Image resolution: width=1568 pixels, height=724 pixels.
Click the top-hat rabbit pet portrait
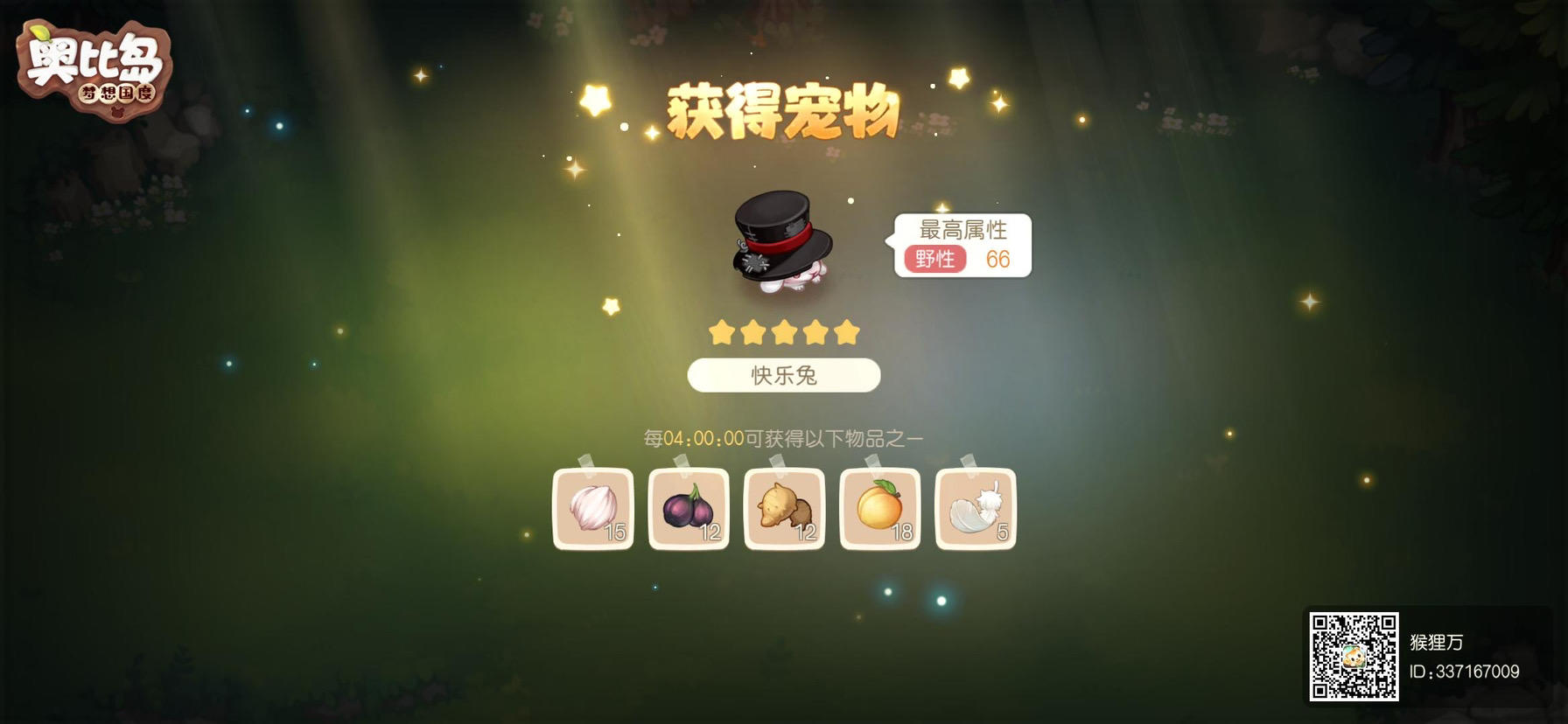781,240
